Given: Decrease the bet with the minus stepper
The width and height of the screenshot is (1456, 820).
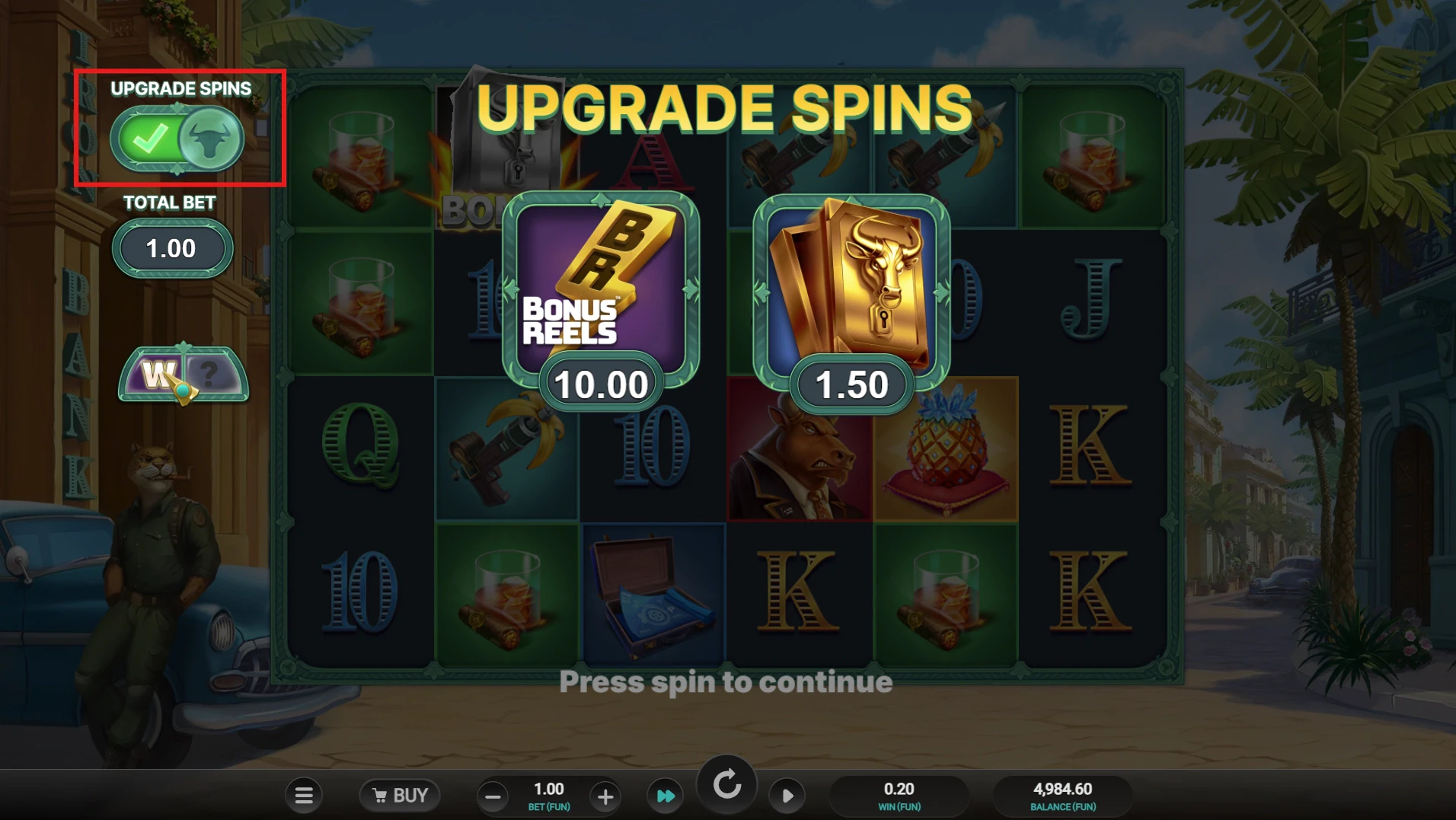Looking at the screenshot, I should click(x=493, y=796).
